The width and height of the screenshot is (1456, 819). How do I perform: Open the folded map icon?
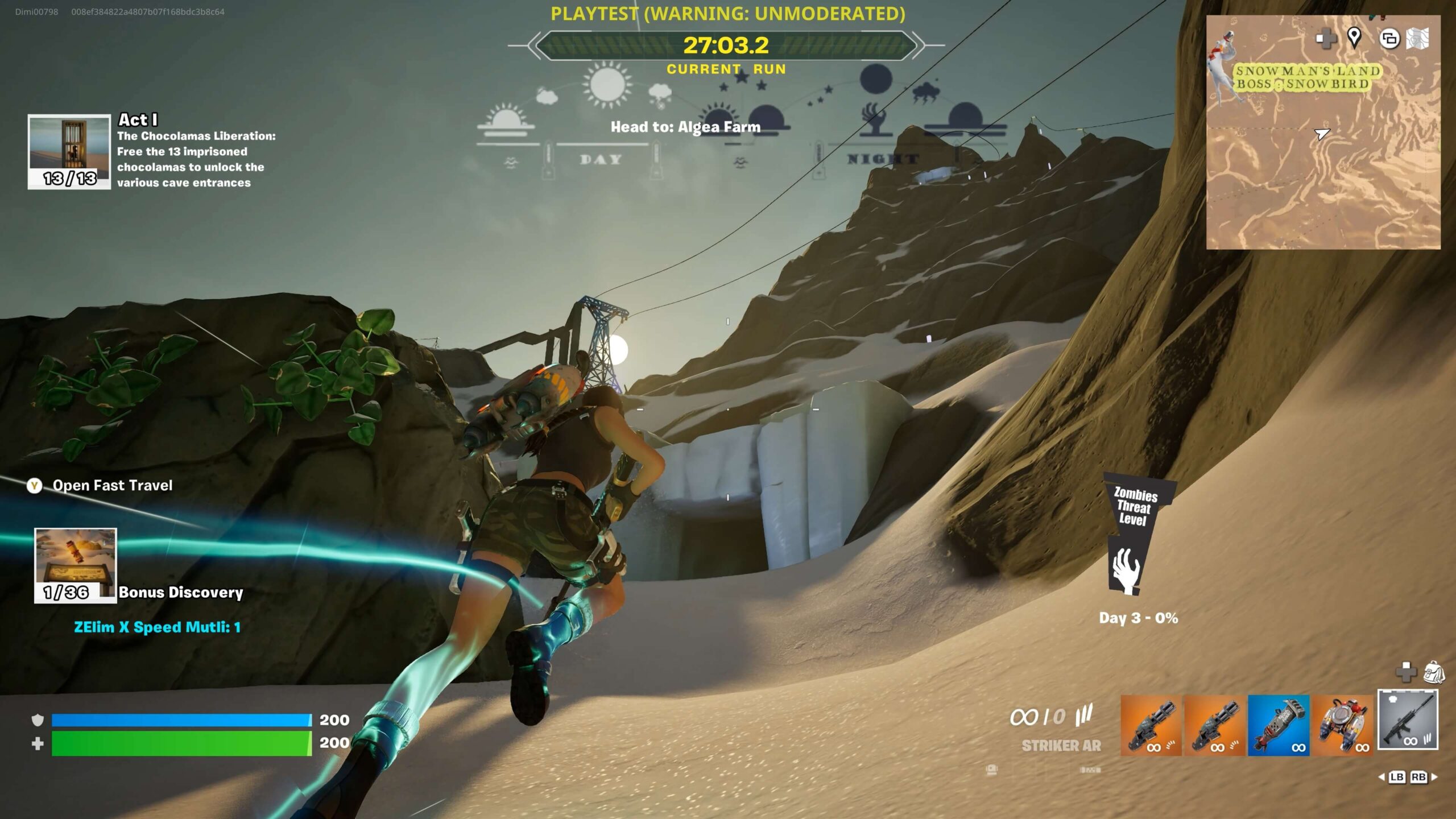(1417, 39)
